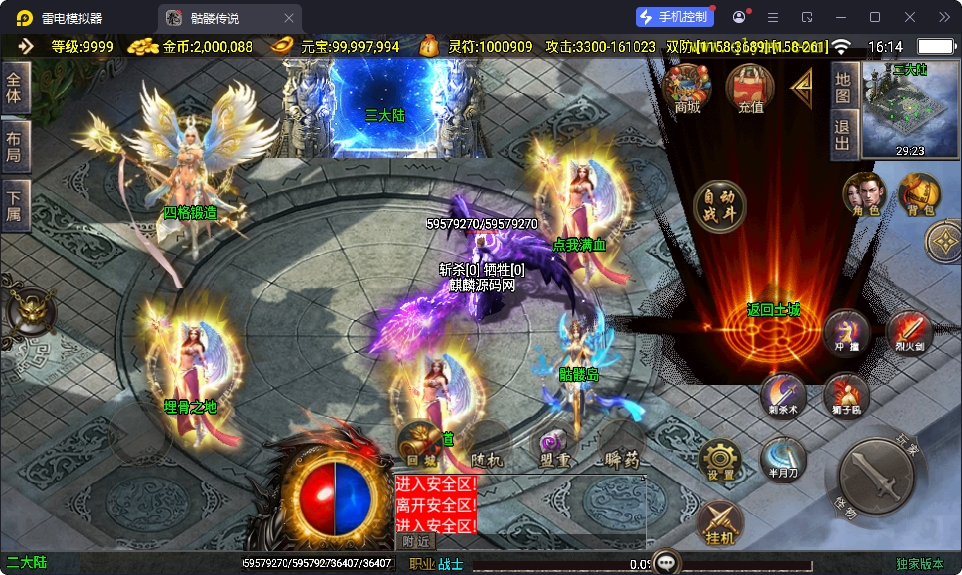Image resolution: width=962 pixels, height=575 pixels.
Task: Open the 角色 character sheet
Action: tap(865, 194)
